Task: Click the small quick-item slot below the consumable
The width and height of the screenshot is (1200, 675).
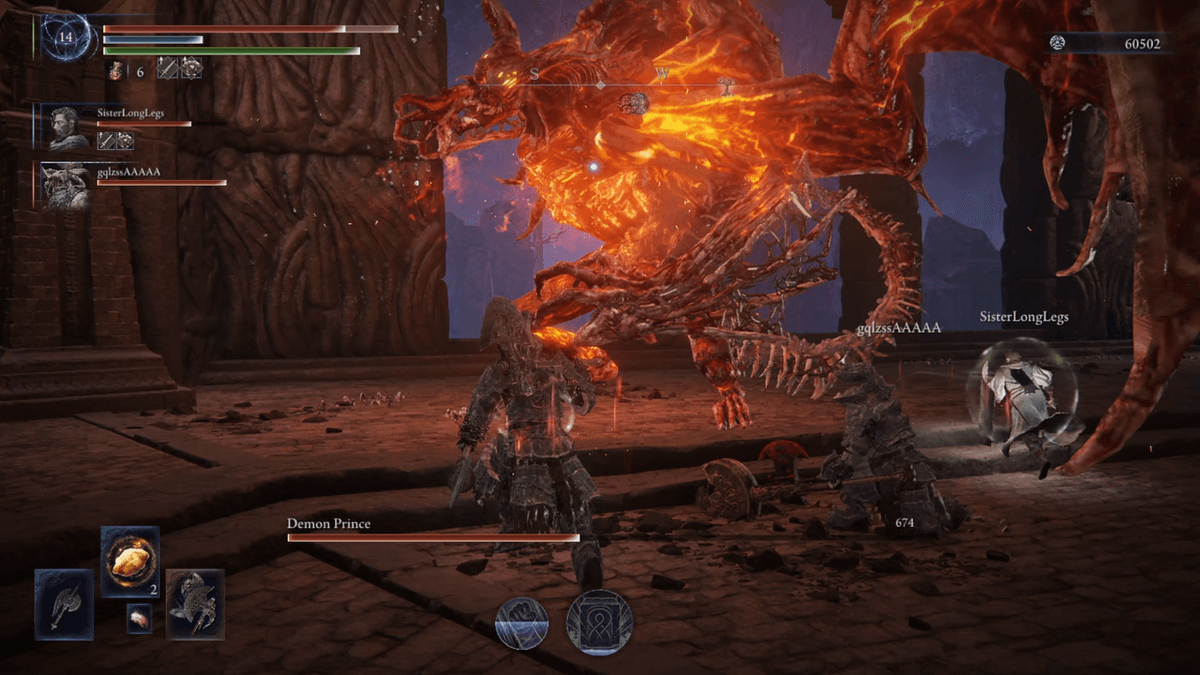Action: (139, 619)
